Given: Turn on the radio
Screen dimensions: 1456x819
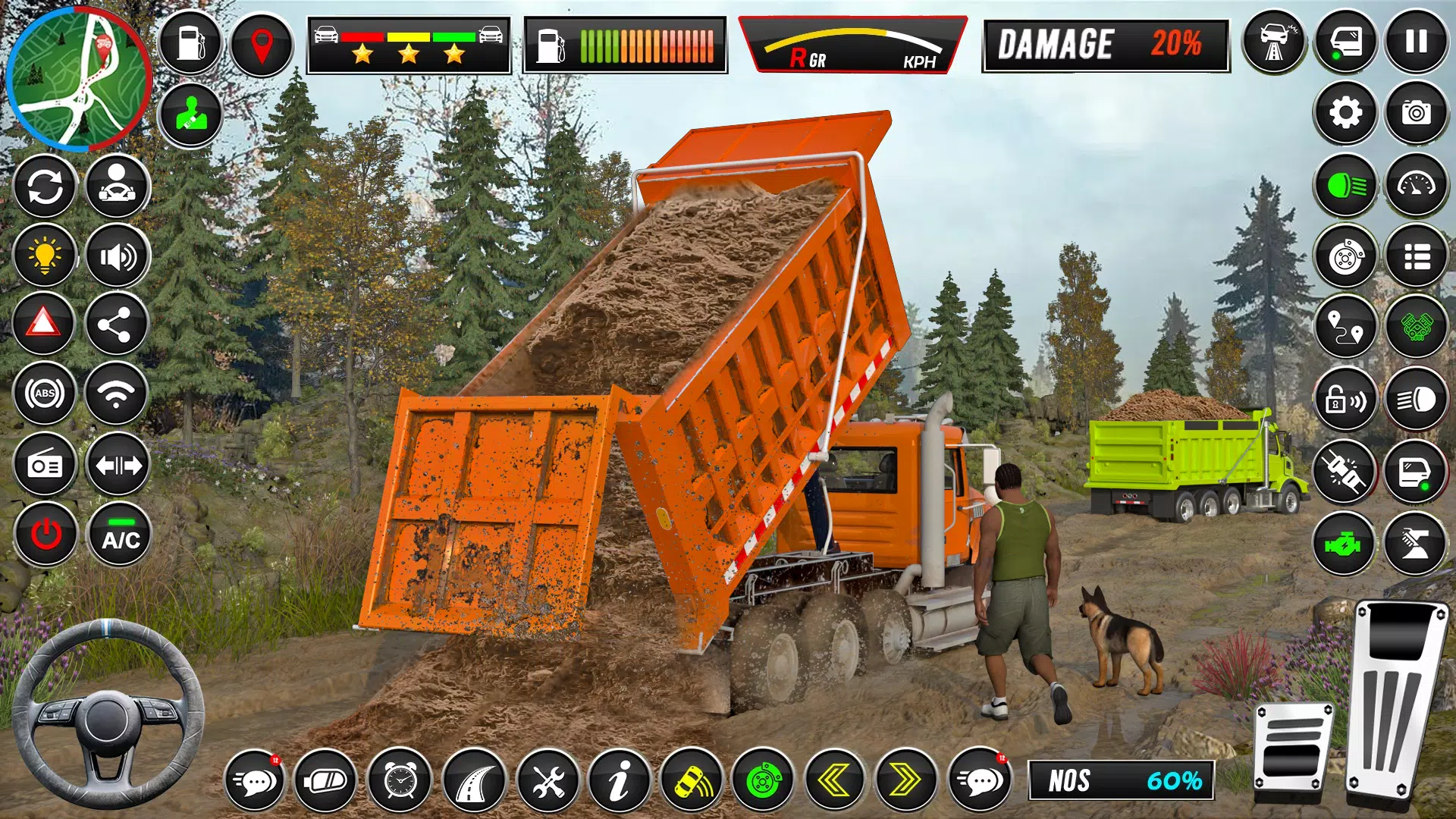Looking at the screenshot, I should click(45, 464).
